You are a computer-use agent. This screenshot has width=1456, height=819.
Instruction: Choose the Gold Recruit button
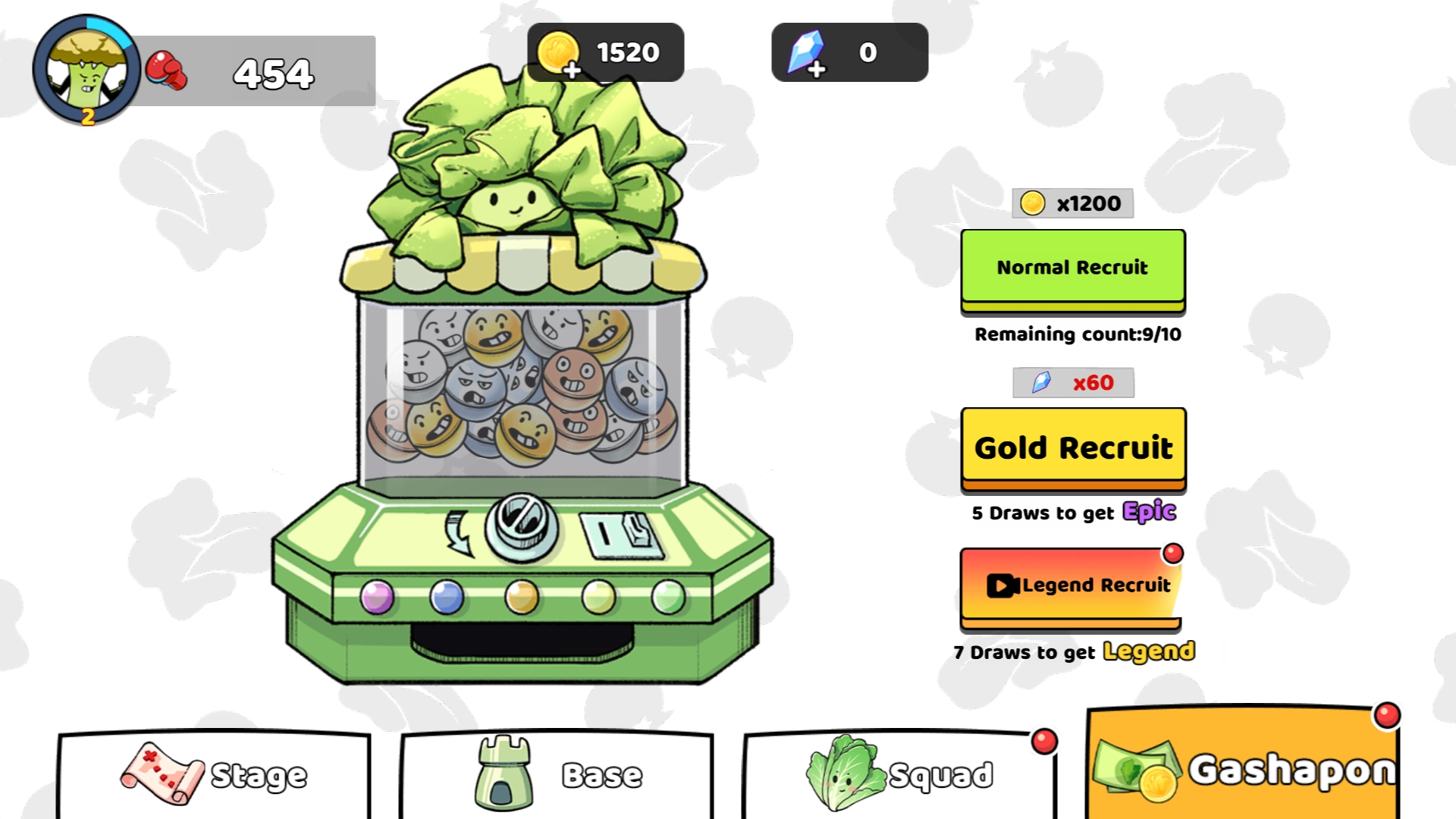(1072, 447)
